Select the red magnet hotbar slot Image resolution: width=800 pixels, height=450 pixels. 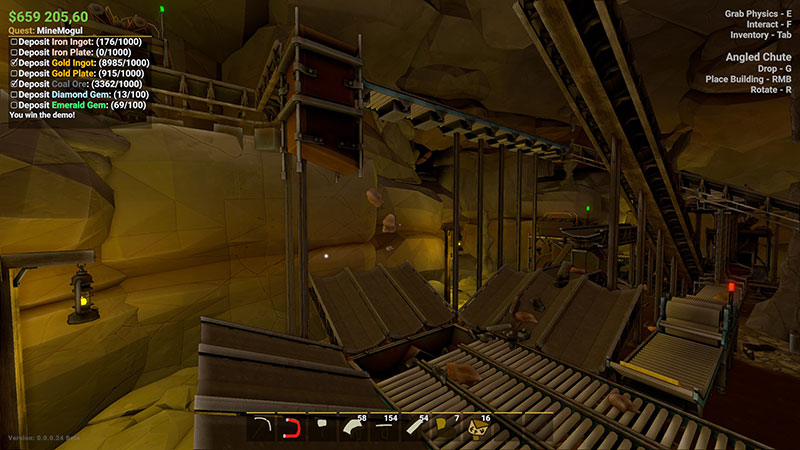tap(293, 428)
